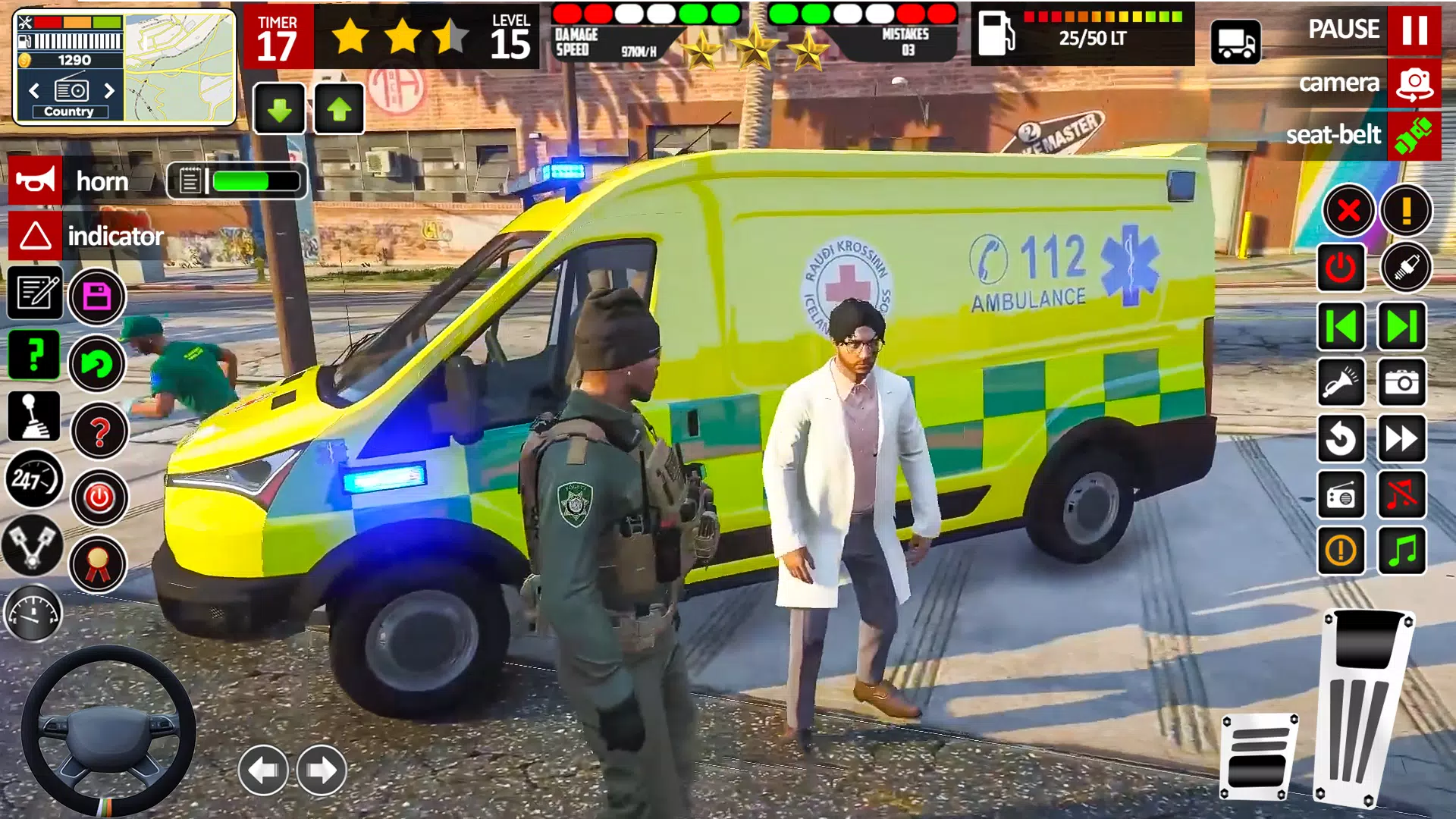Click left chevron to change radio station
Screen dimensions: 1456x819
(x=33, y=91)
